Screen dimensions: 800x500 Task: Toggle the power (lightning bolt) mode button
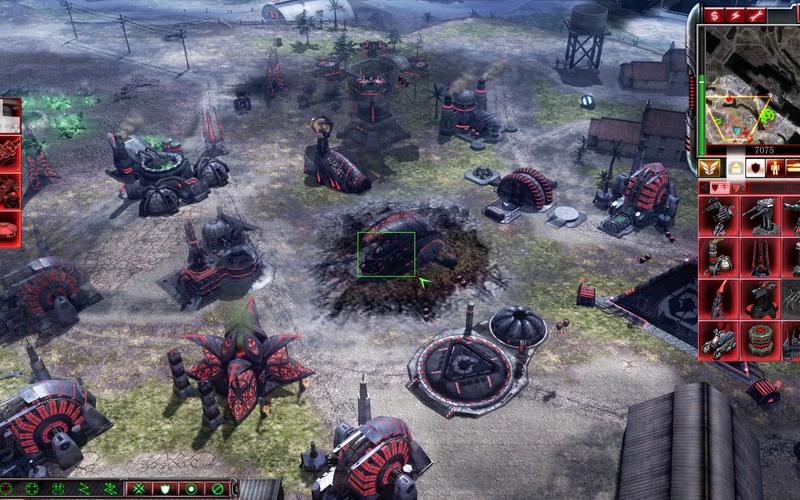[x=736, y=15]
